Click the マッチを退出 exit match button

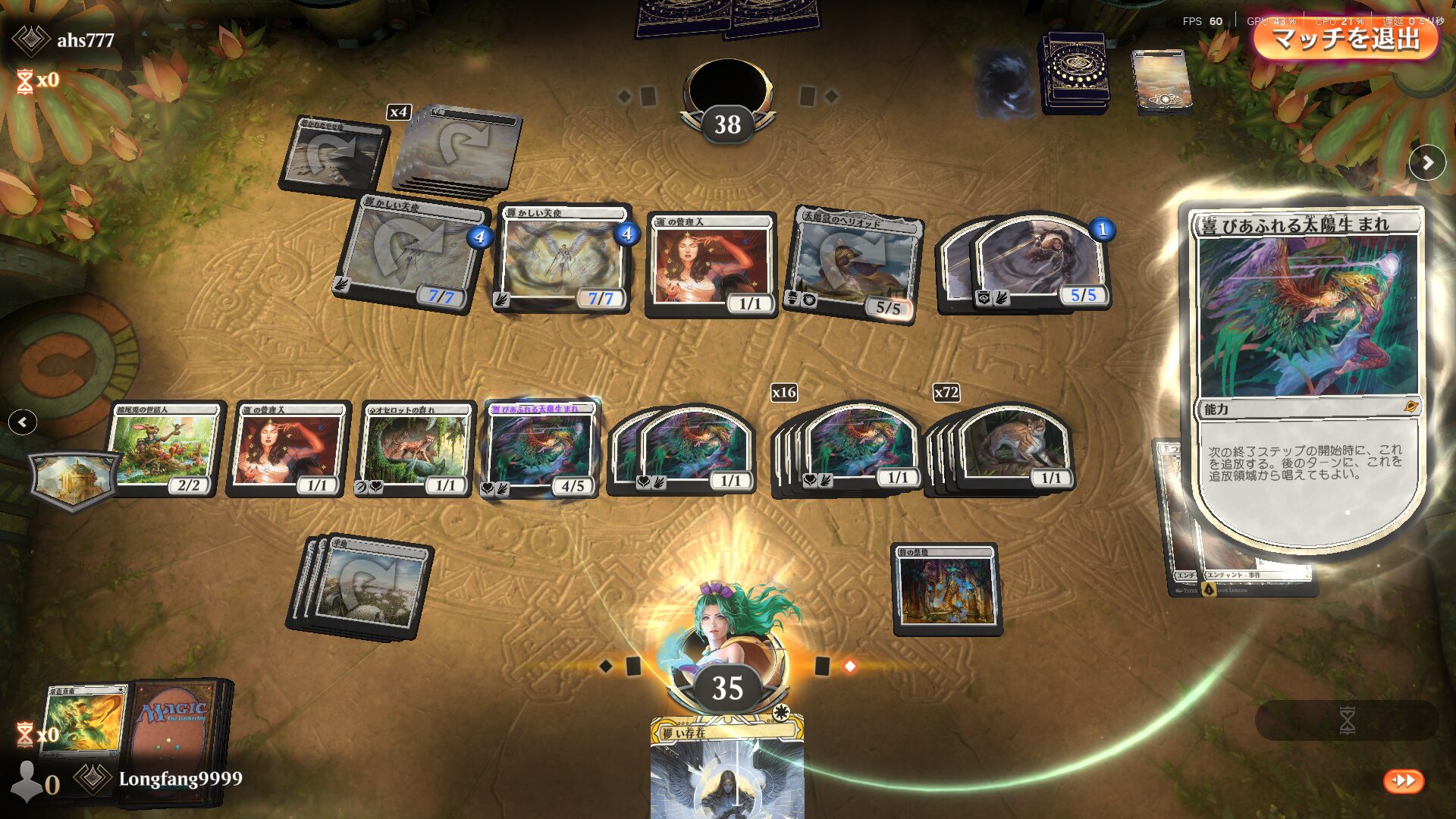1345,38
